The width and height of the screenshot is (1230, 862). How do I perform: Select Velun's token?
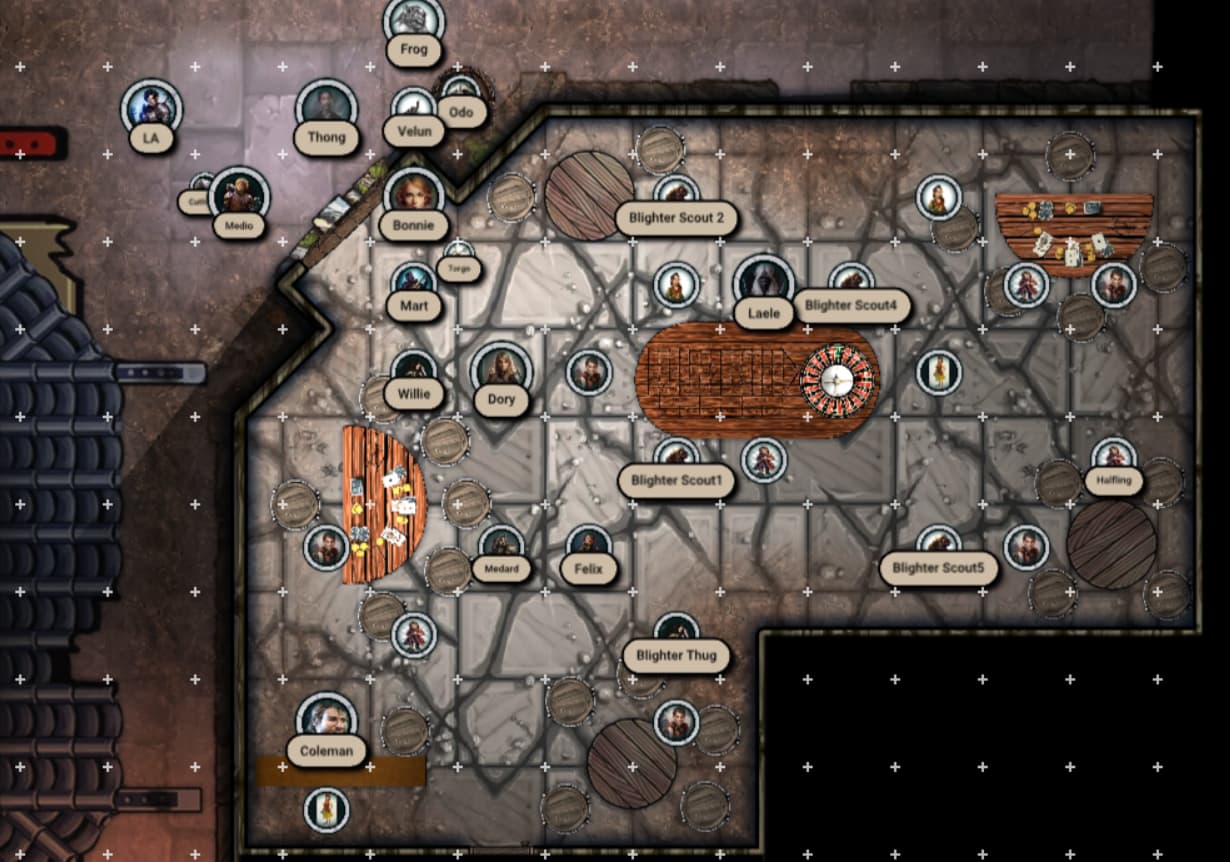click(414, 108)
